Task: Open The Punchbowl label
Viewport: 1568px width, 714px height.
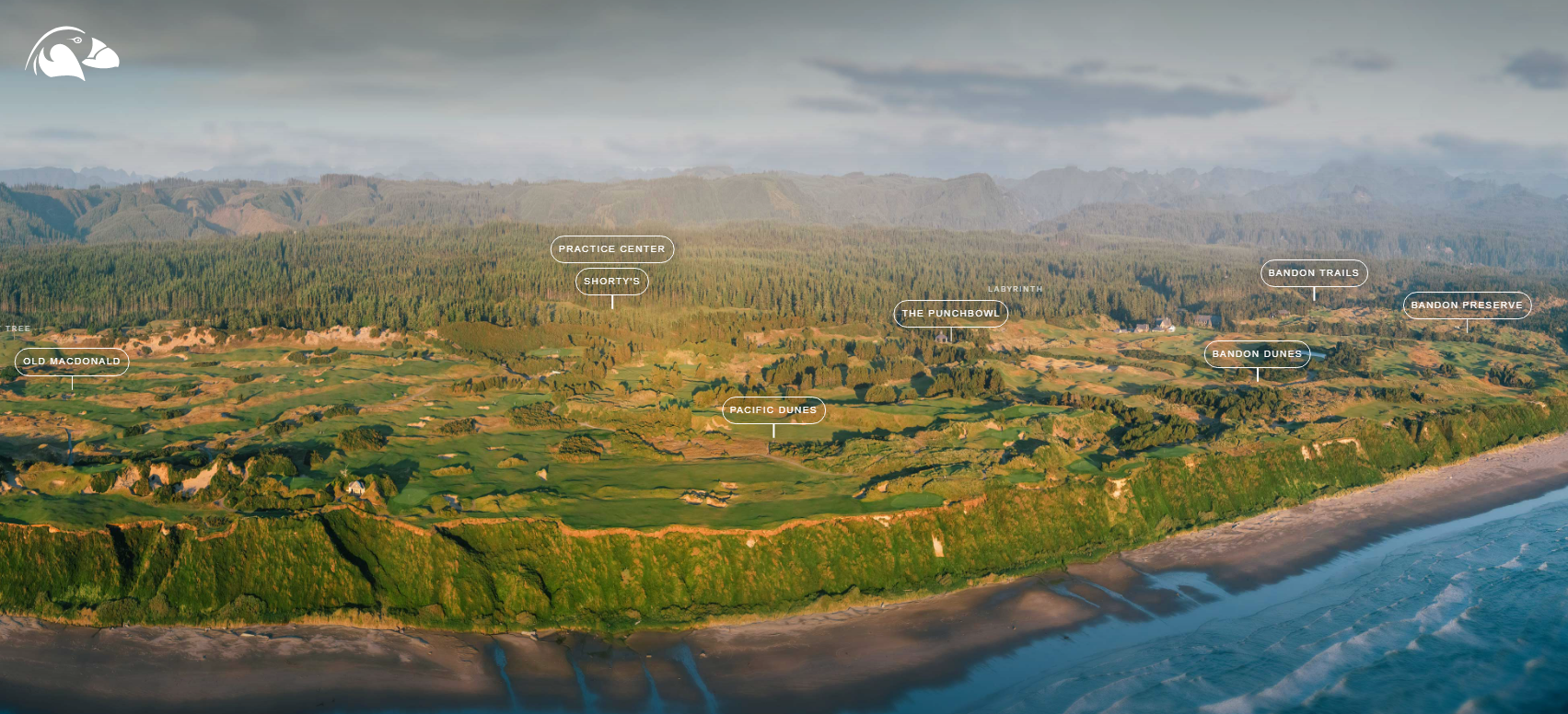Action: [950, 314]
